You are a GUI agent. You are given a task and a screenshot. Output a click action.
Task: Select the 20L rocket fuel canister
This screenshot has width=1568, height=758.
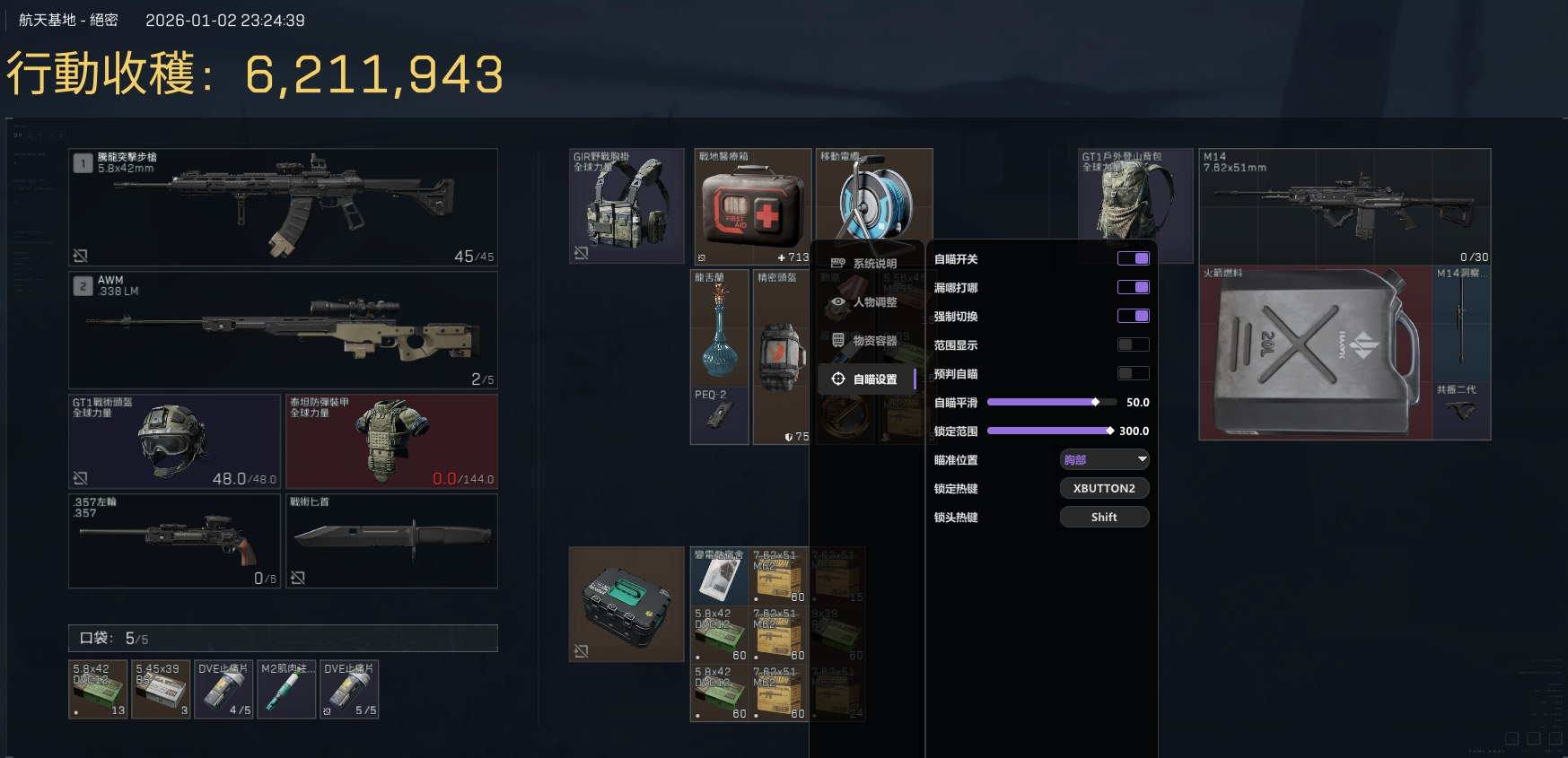click(x=1314, y=353)
